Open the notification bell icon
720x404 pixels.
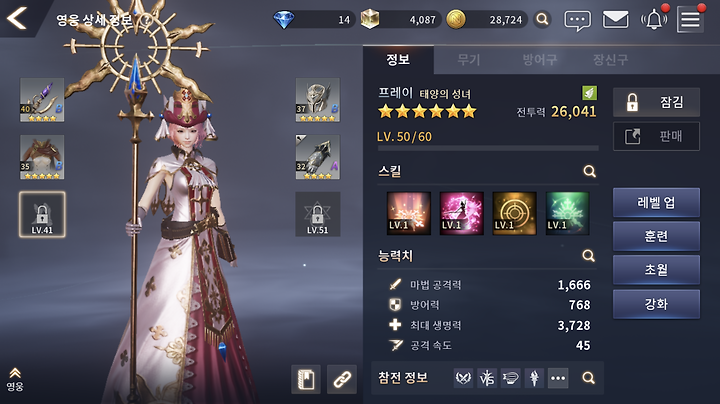654,19
